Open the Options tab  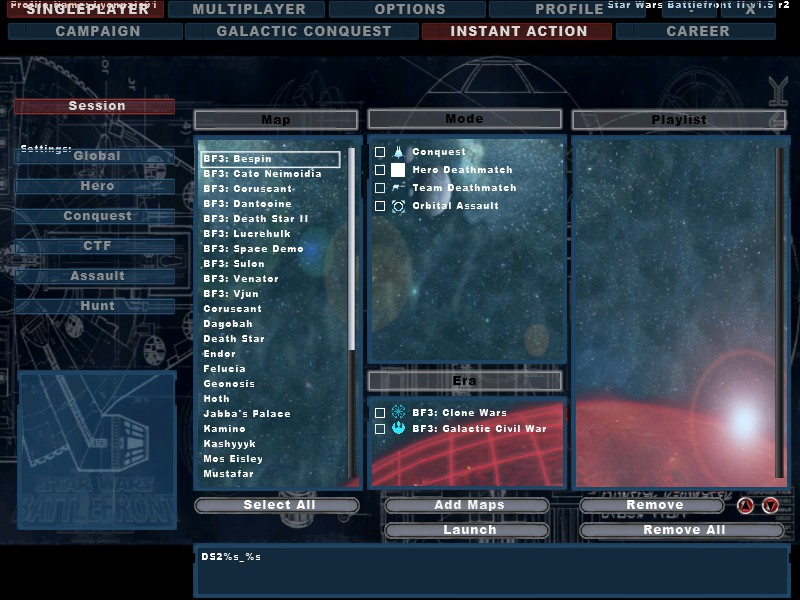pyautogui.click(x=409, y=10)
